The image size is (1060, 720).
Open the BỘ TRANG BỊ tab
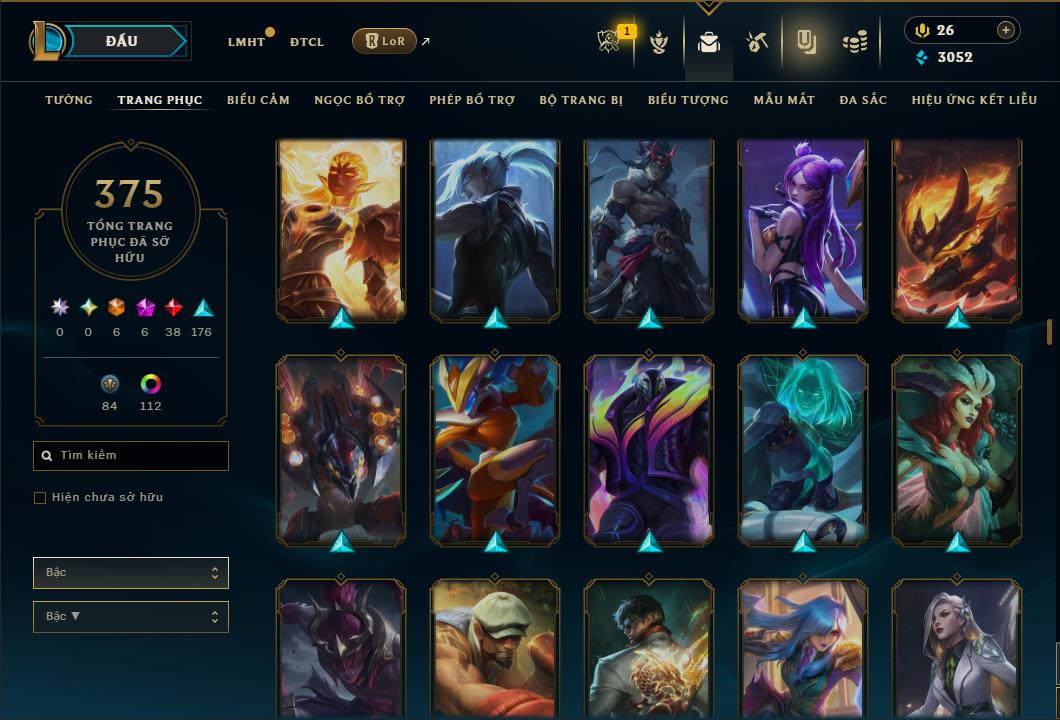[581, 100]
